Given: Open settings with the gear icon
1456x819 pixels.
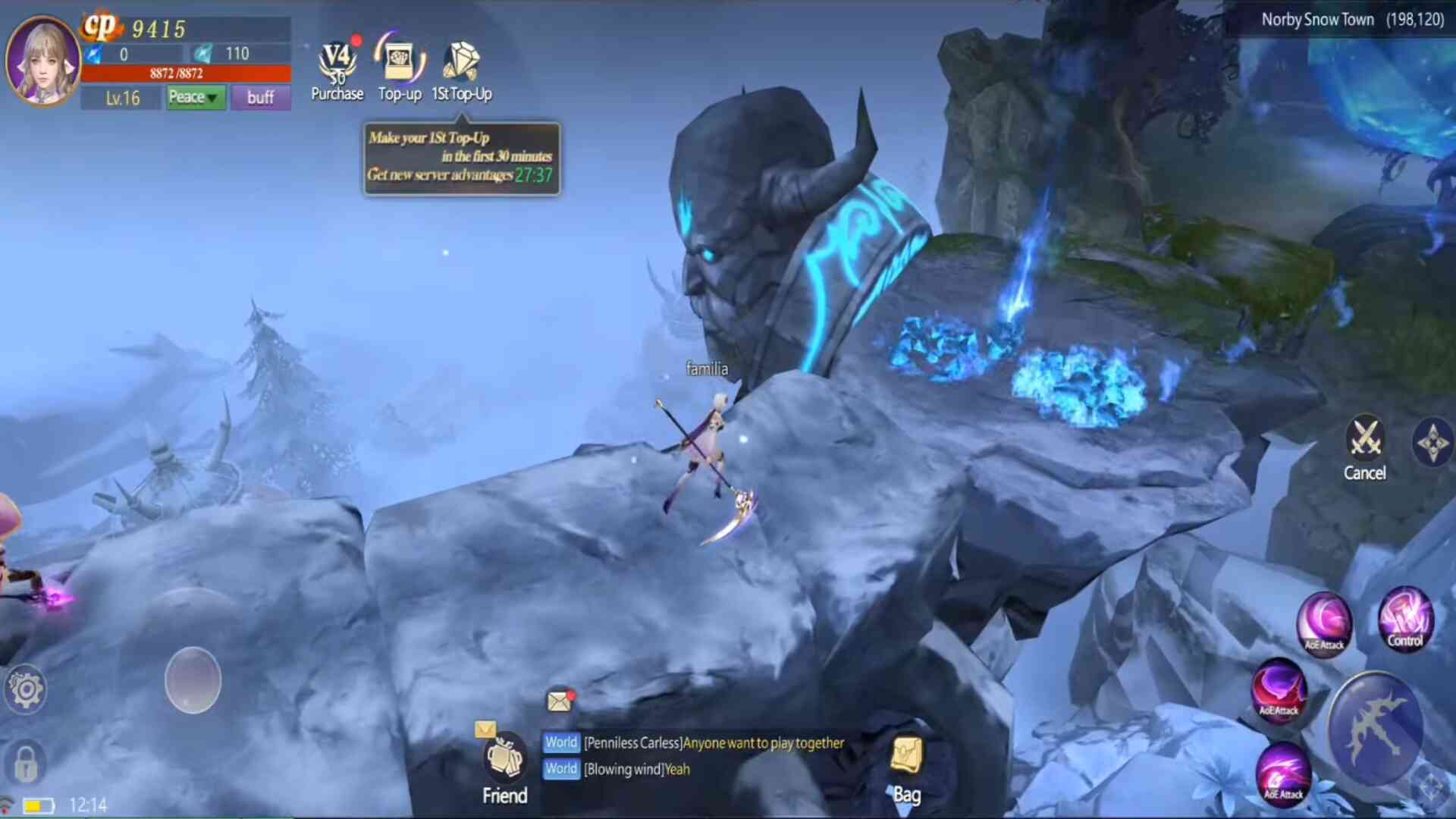Looking at the screenshot, I should [x=26, y=690].
